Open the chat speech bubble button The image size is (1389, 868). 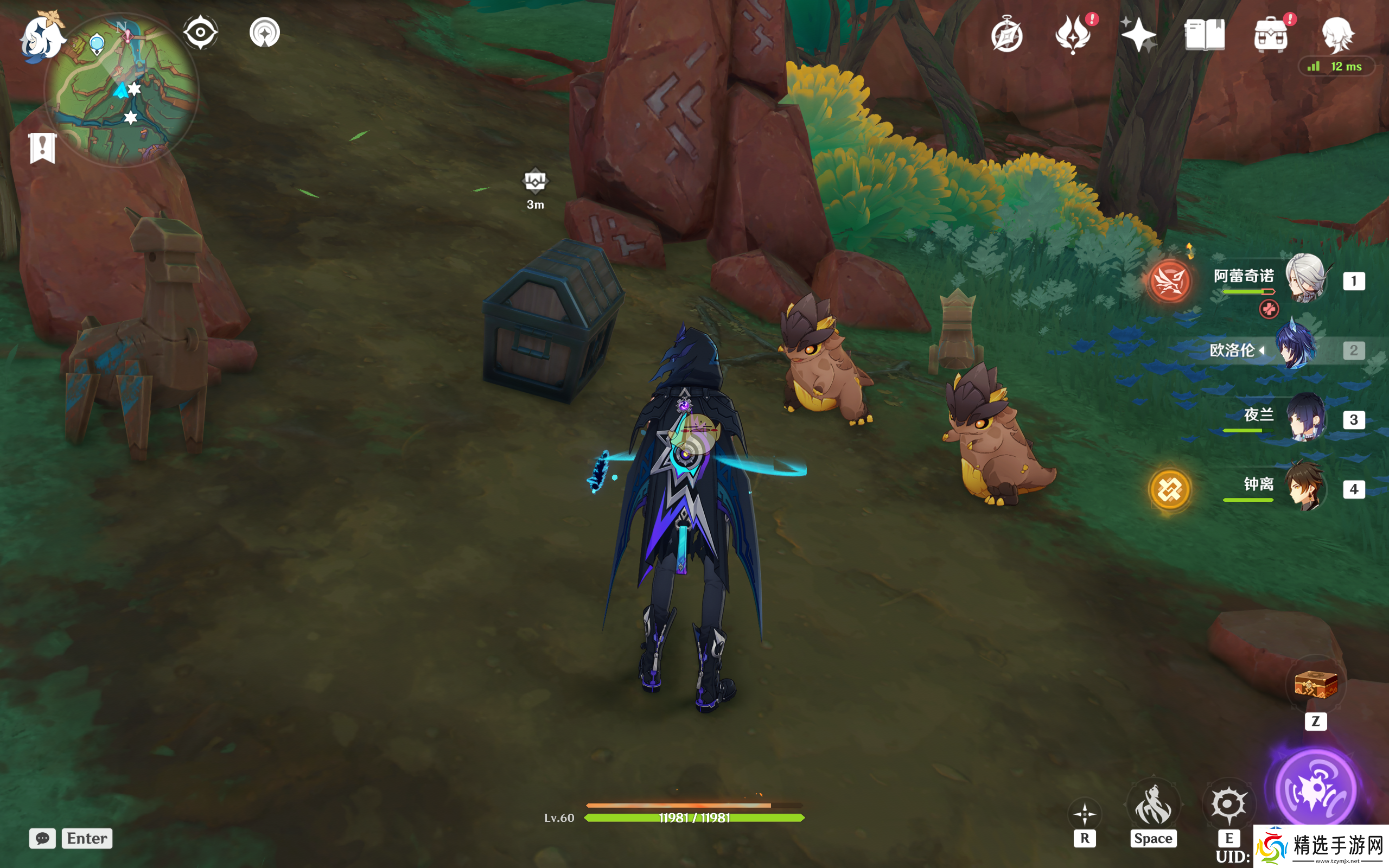click(42, 838)
